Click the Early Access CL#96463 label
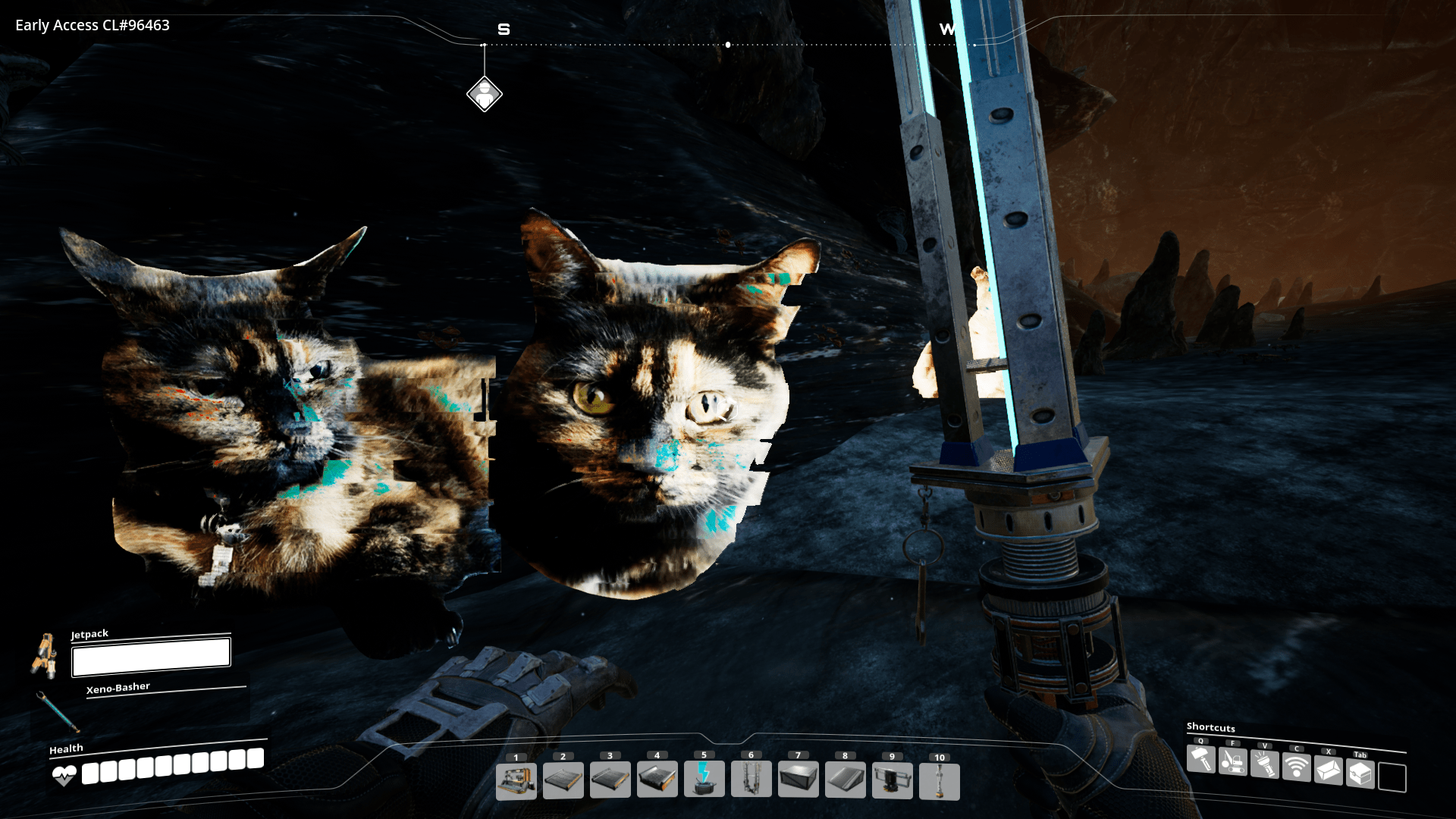This screenshot has height=819, width=1456. [91, 25]
